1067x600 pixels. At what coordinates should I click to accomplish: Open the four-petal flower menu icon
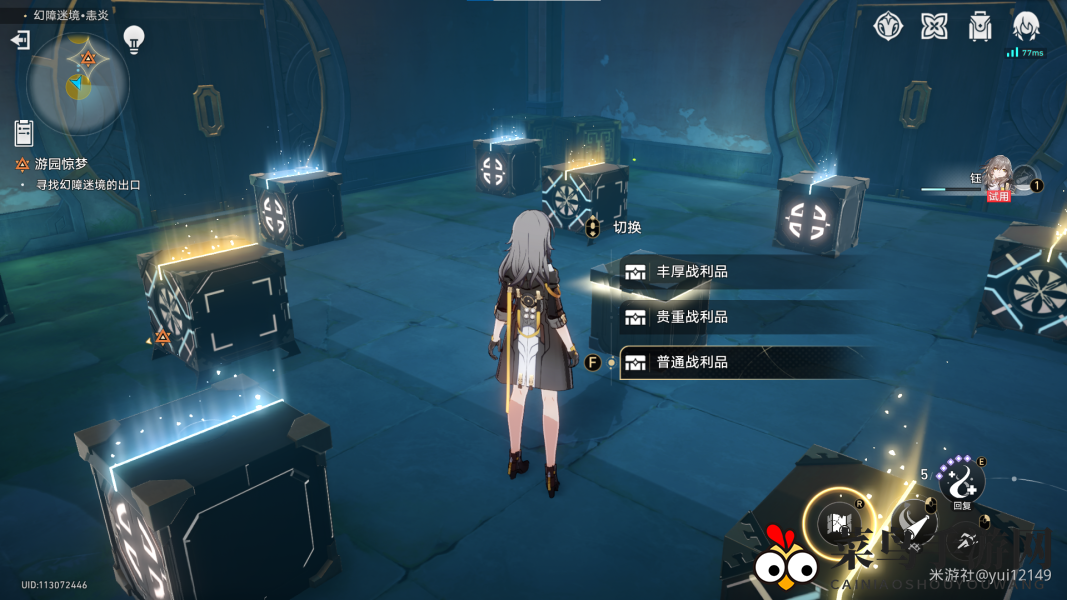pos(934,27)
